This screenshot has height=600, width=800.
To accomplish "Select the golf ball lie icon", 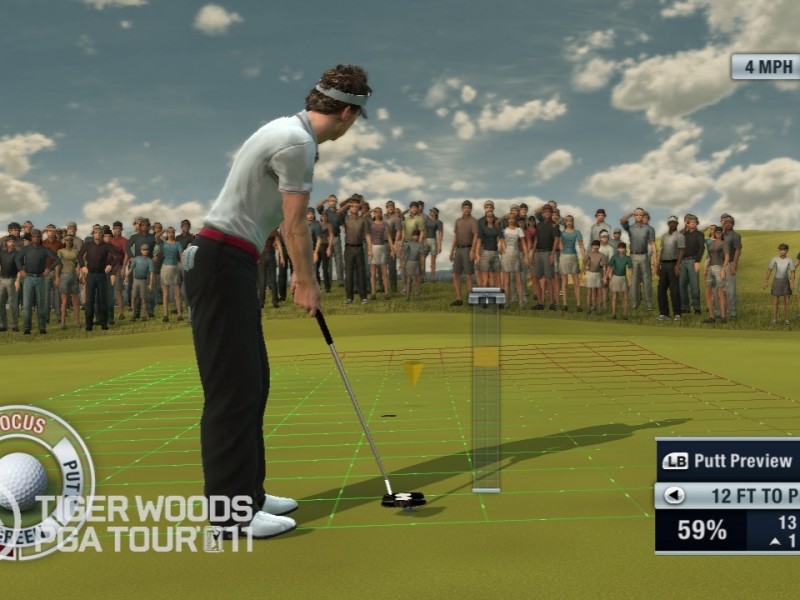I will click(20, 481).
